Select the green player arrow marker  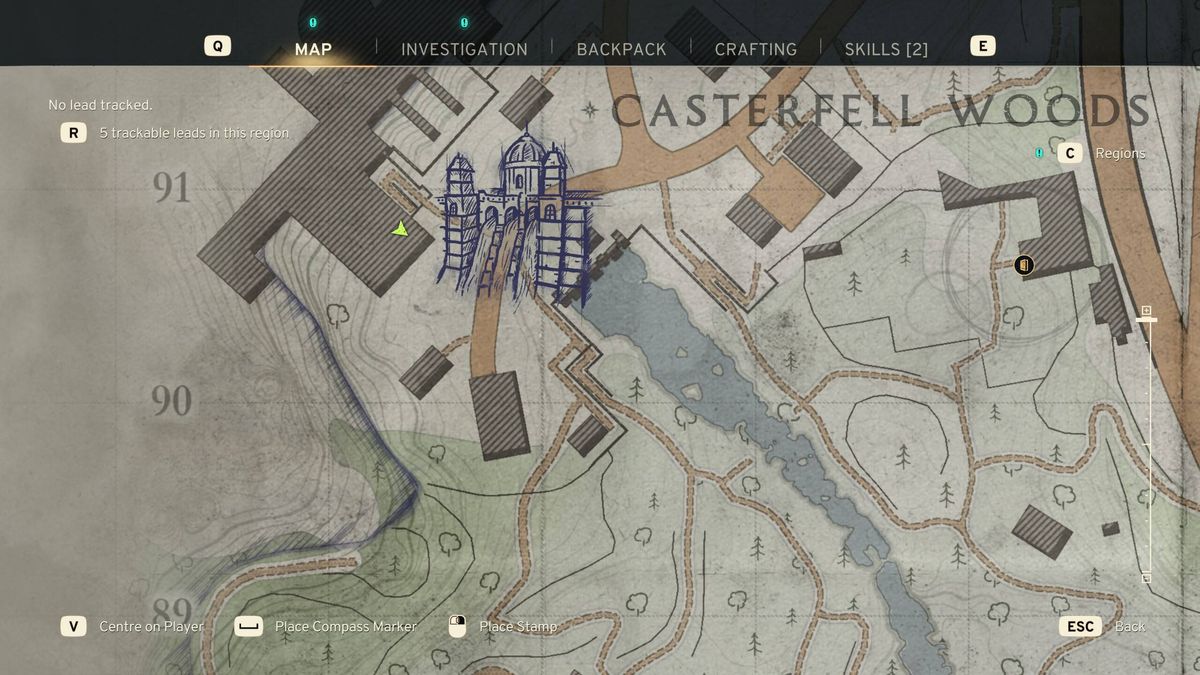point(401,229)
